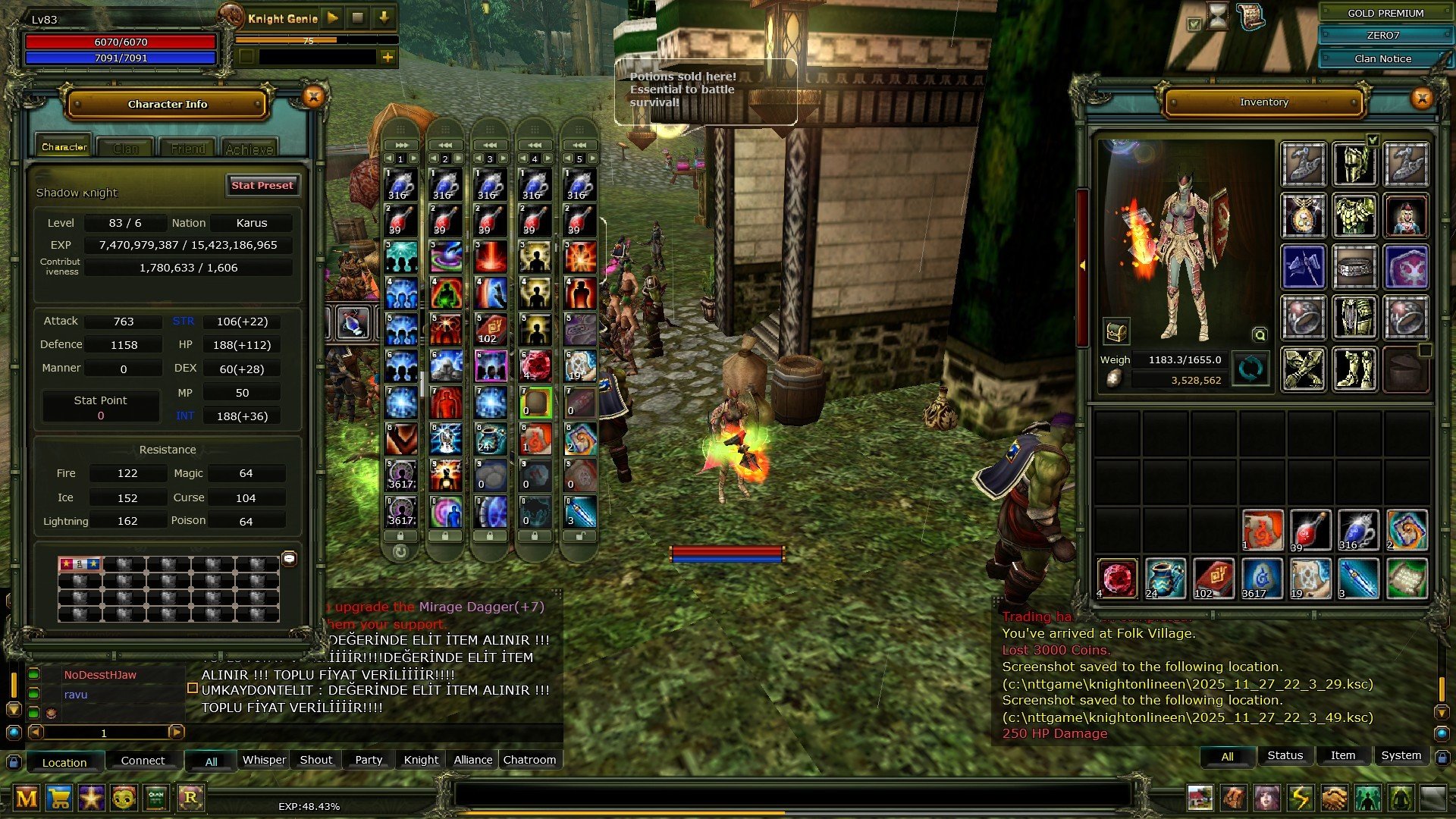Switch chat to the Party channel
Viewport: 1456px width, 819px height.
point(369,760)
